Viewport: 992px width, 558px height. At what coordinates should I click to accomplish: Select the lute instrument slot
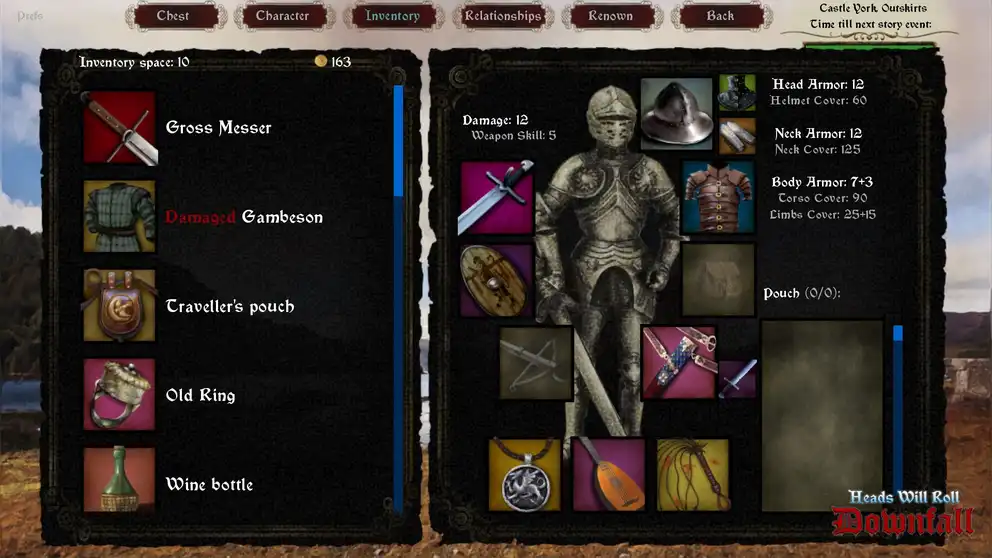tap(609, 474)
